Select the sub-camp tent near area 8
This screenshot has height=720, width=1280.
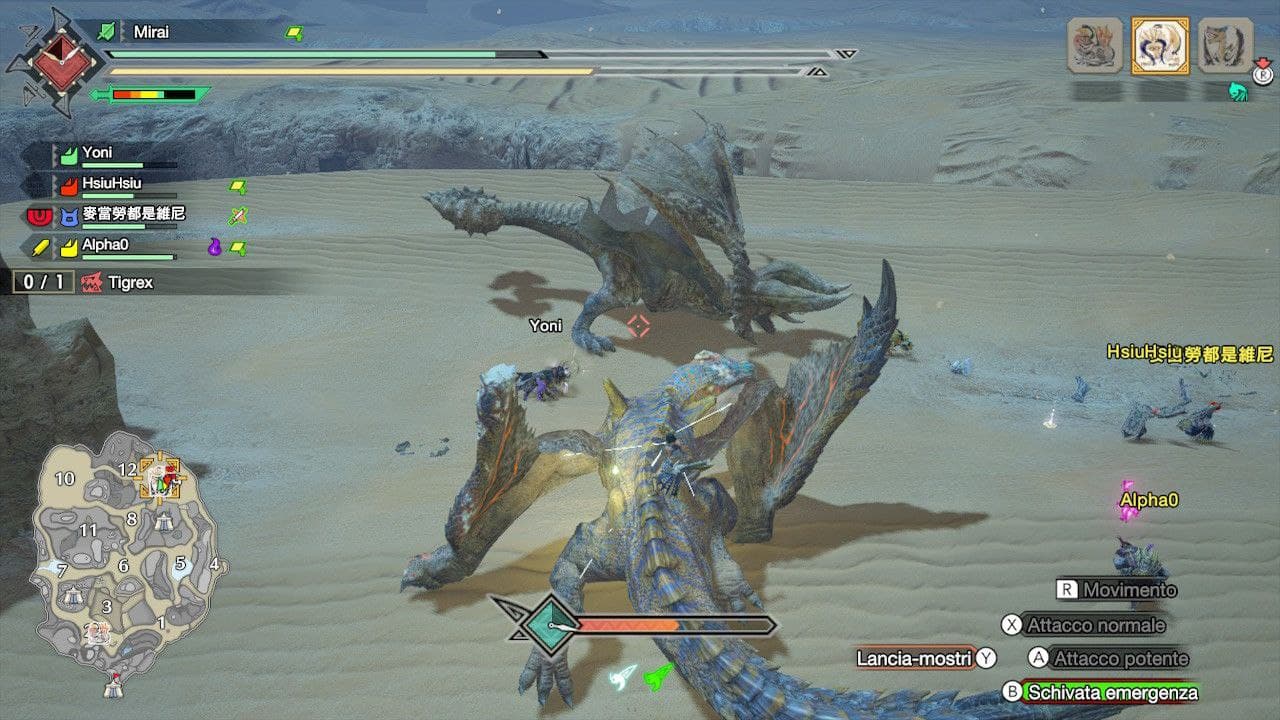(x=164, y=522)
